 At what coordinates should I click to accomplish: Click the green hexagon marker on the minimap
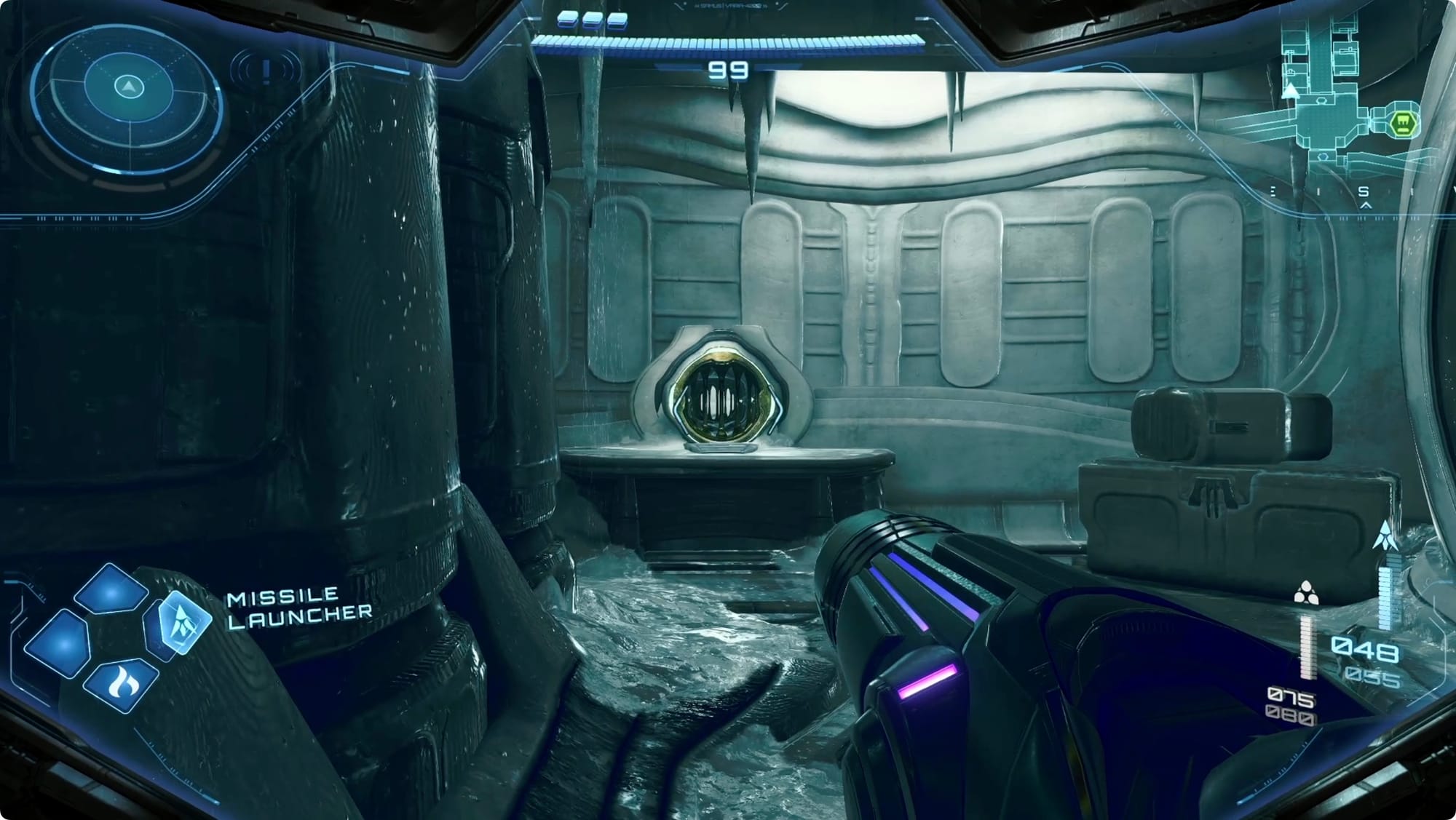click(x=1401, y=124)
